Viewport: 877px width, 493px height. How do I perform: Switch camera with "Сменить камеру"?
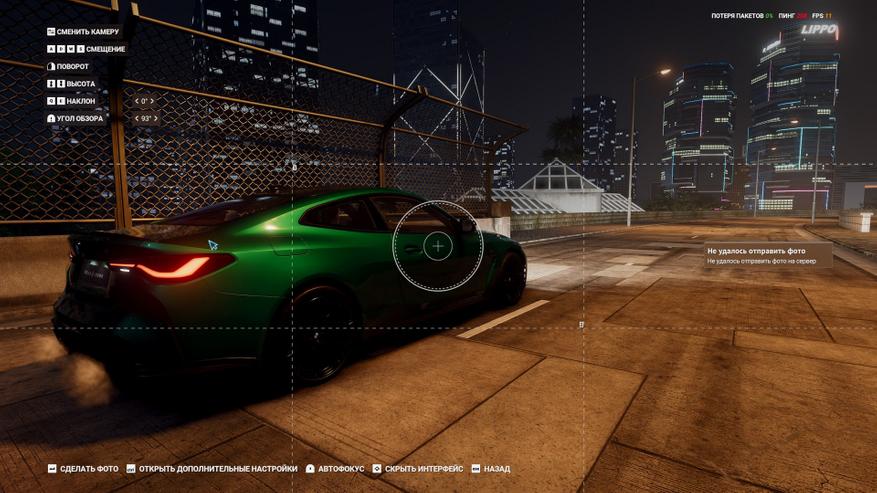[x=83, y=32]
